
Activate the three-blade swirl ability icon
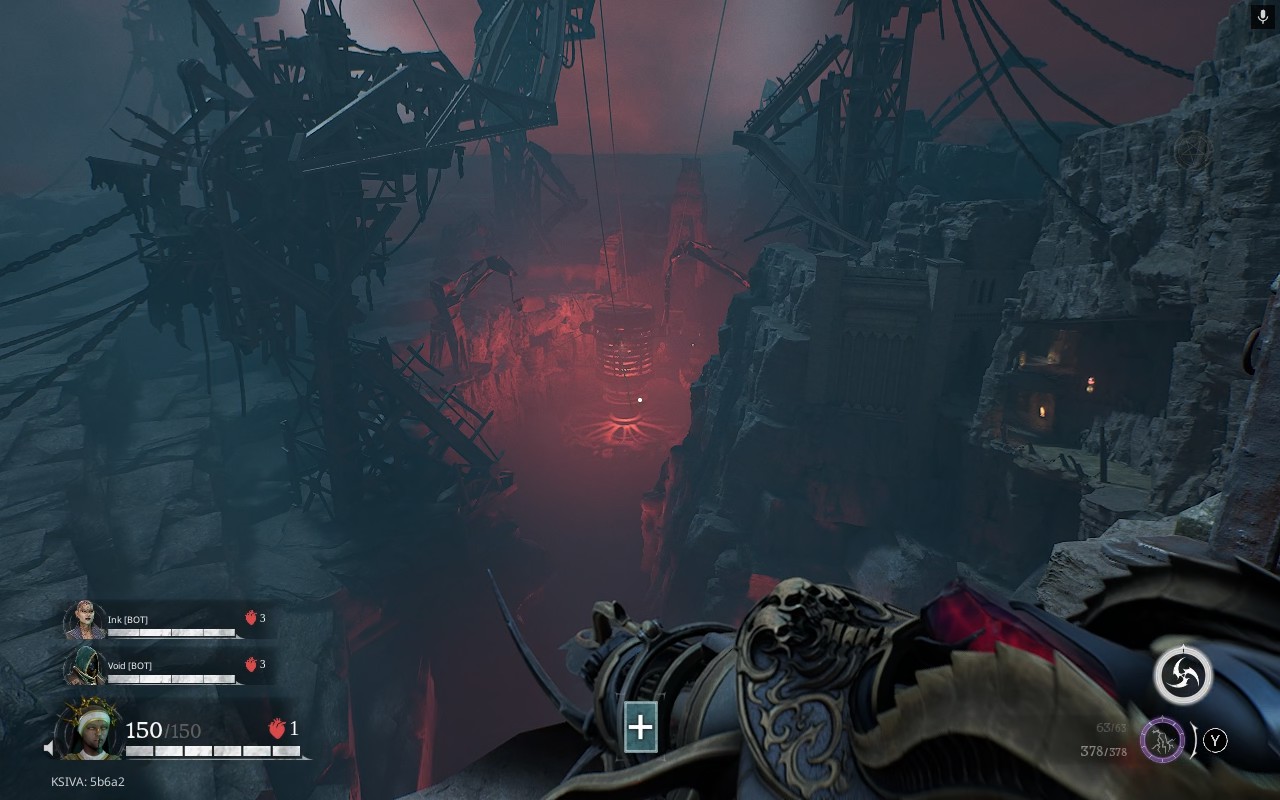(1183, 675)
